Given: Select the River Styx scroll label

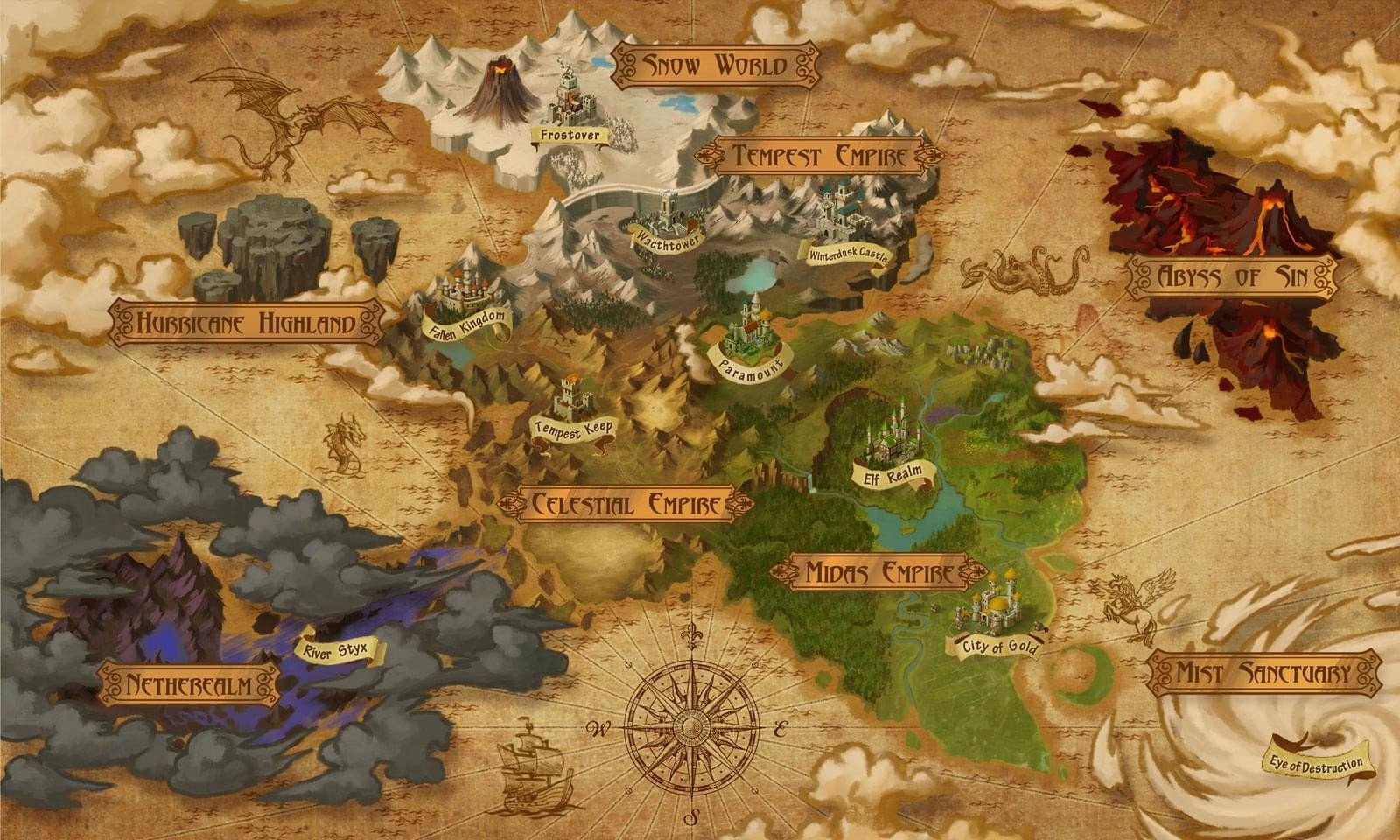Looking at the screenshot, I should tap(337, 651).
